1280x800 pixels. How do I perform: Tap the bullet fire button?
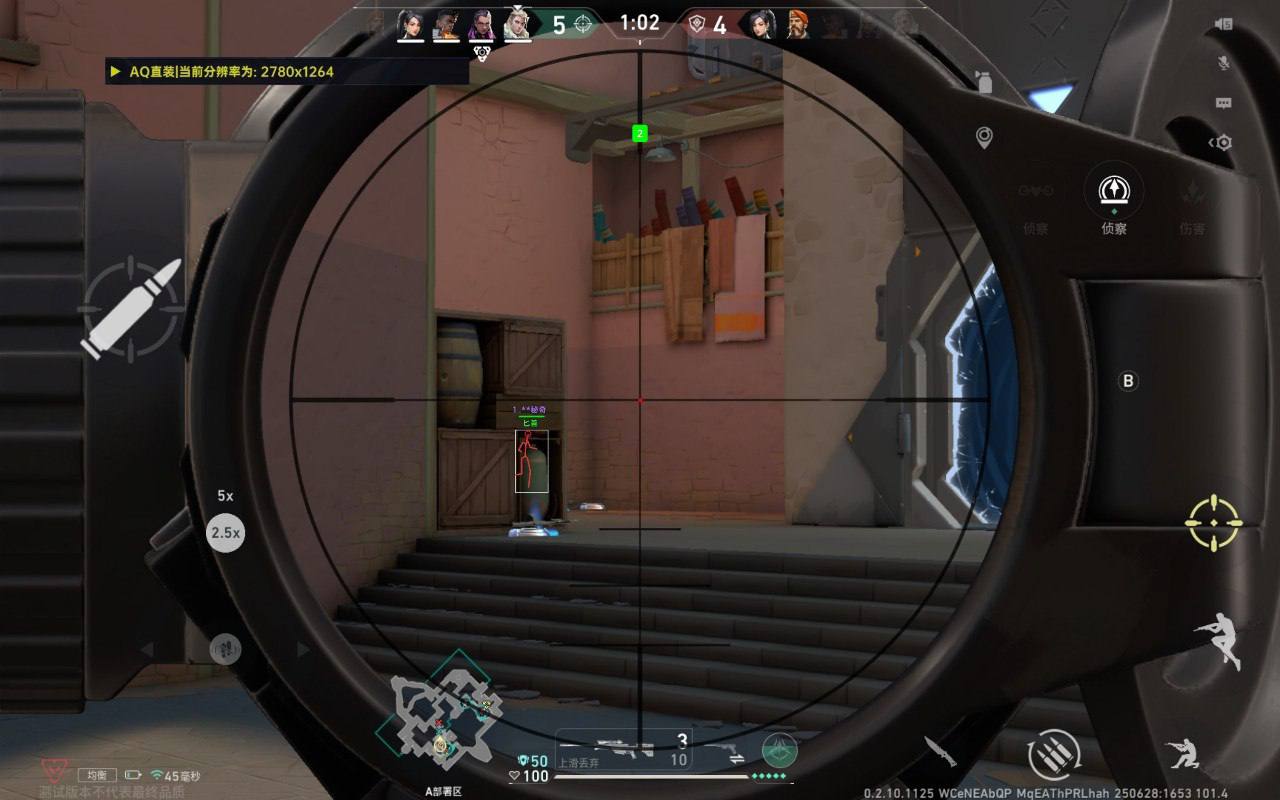pyautogui.click(x=131, y=307)
